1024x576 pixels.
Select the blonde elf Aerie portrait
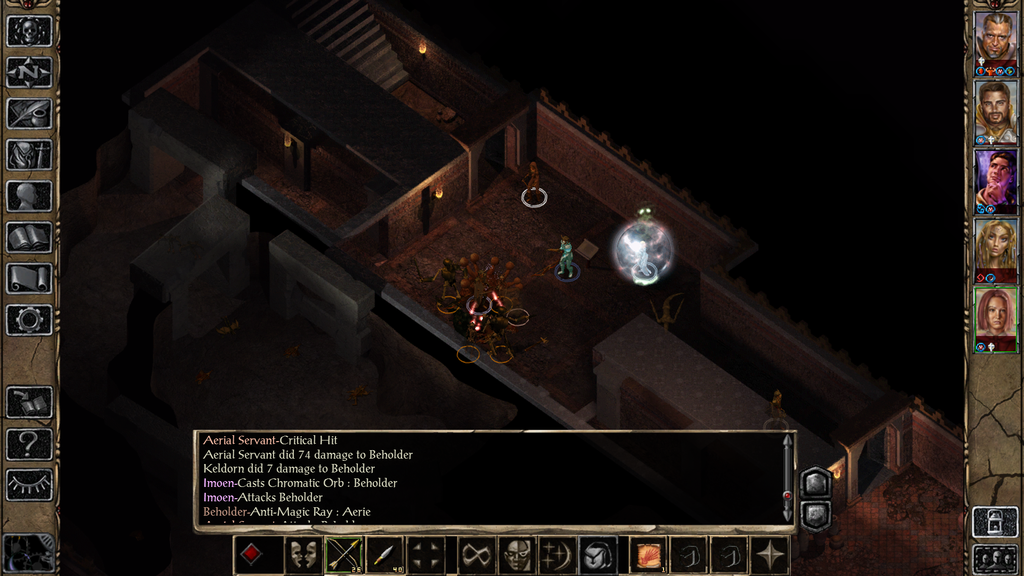coord(995,247)
